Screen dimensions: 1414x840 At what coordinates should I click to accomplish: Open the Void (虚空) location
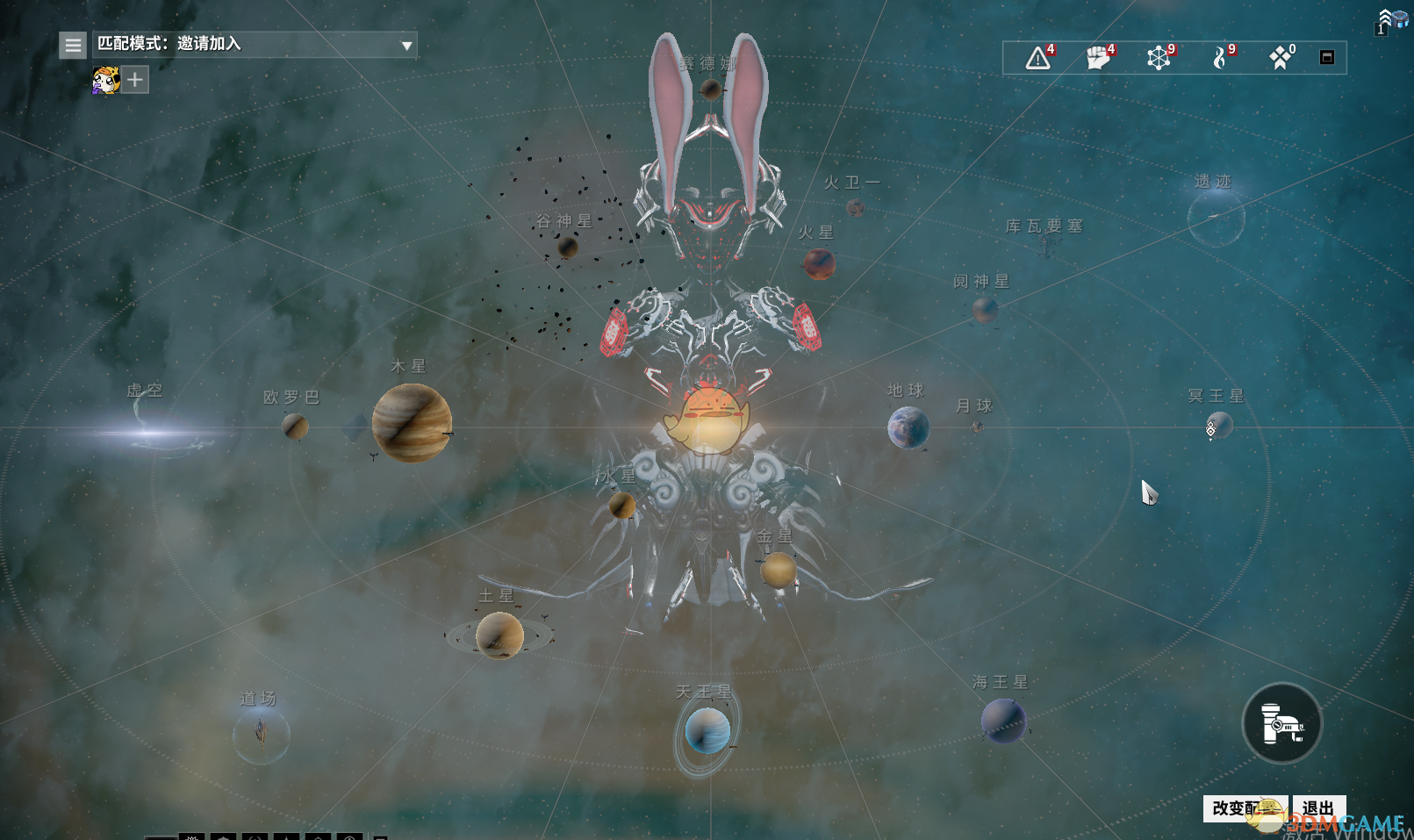coord(154,431)
